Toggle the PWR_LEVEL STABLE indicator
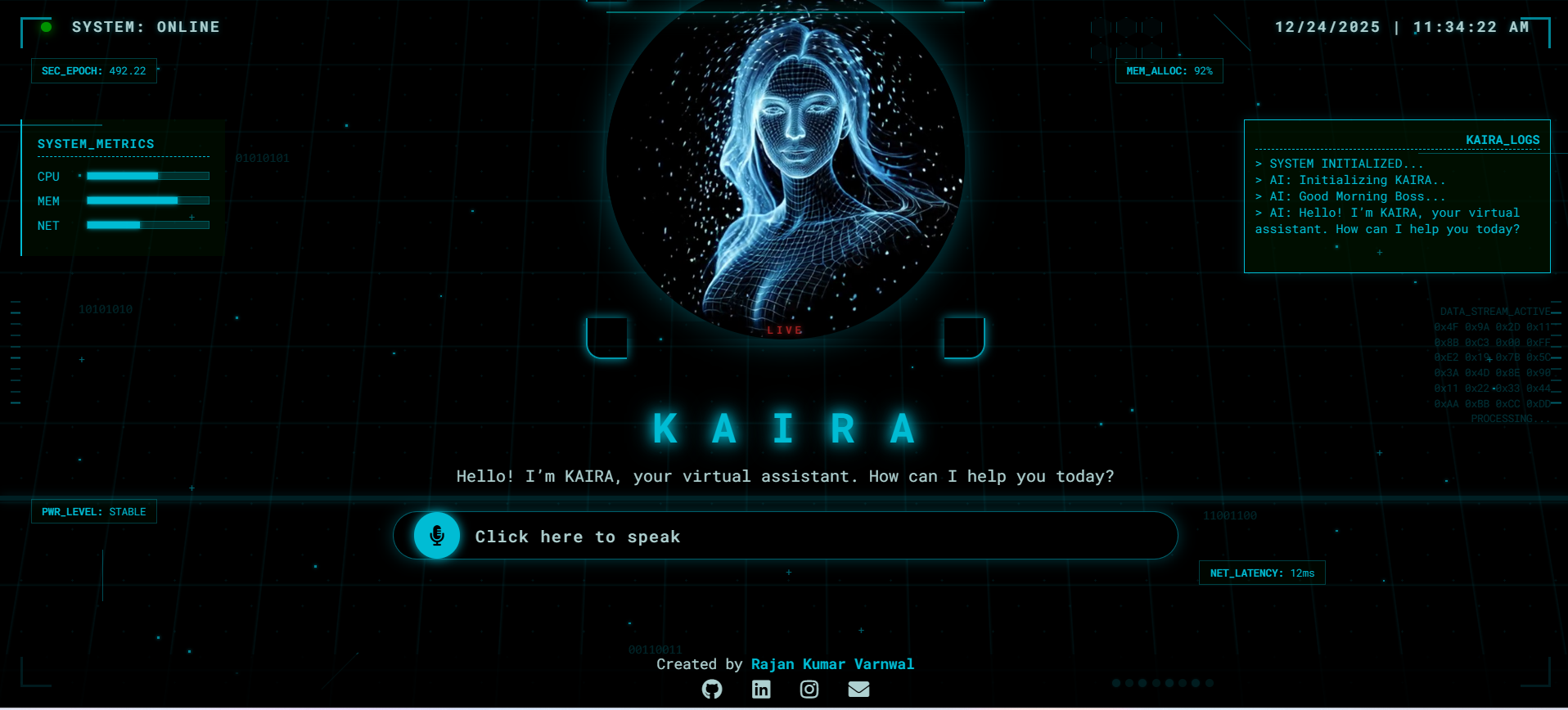 pos(93,511)
